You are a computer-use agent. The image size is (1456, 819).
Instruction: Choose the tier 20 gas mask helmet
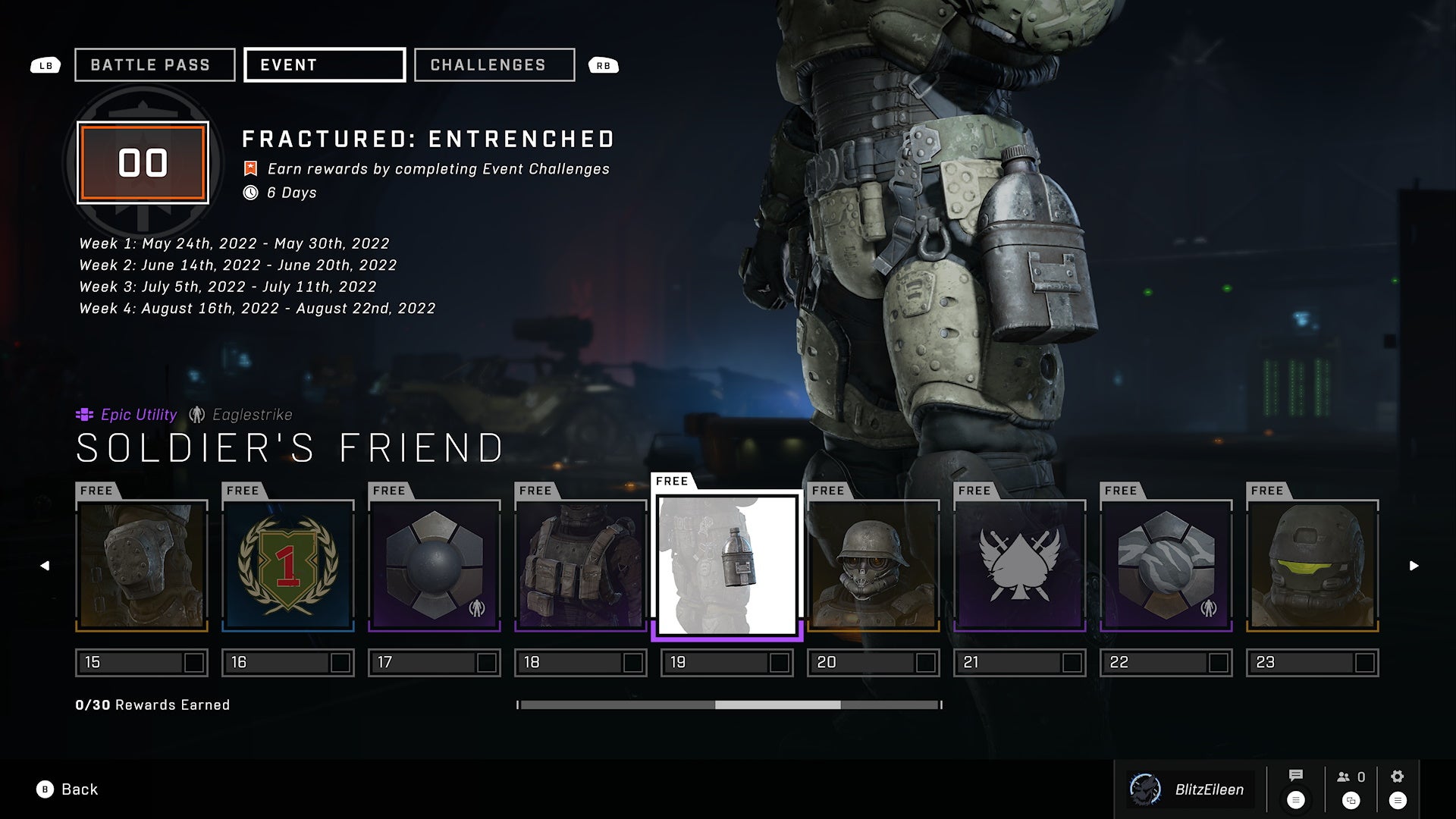(x=874, y=566)
